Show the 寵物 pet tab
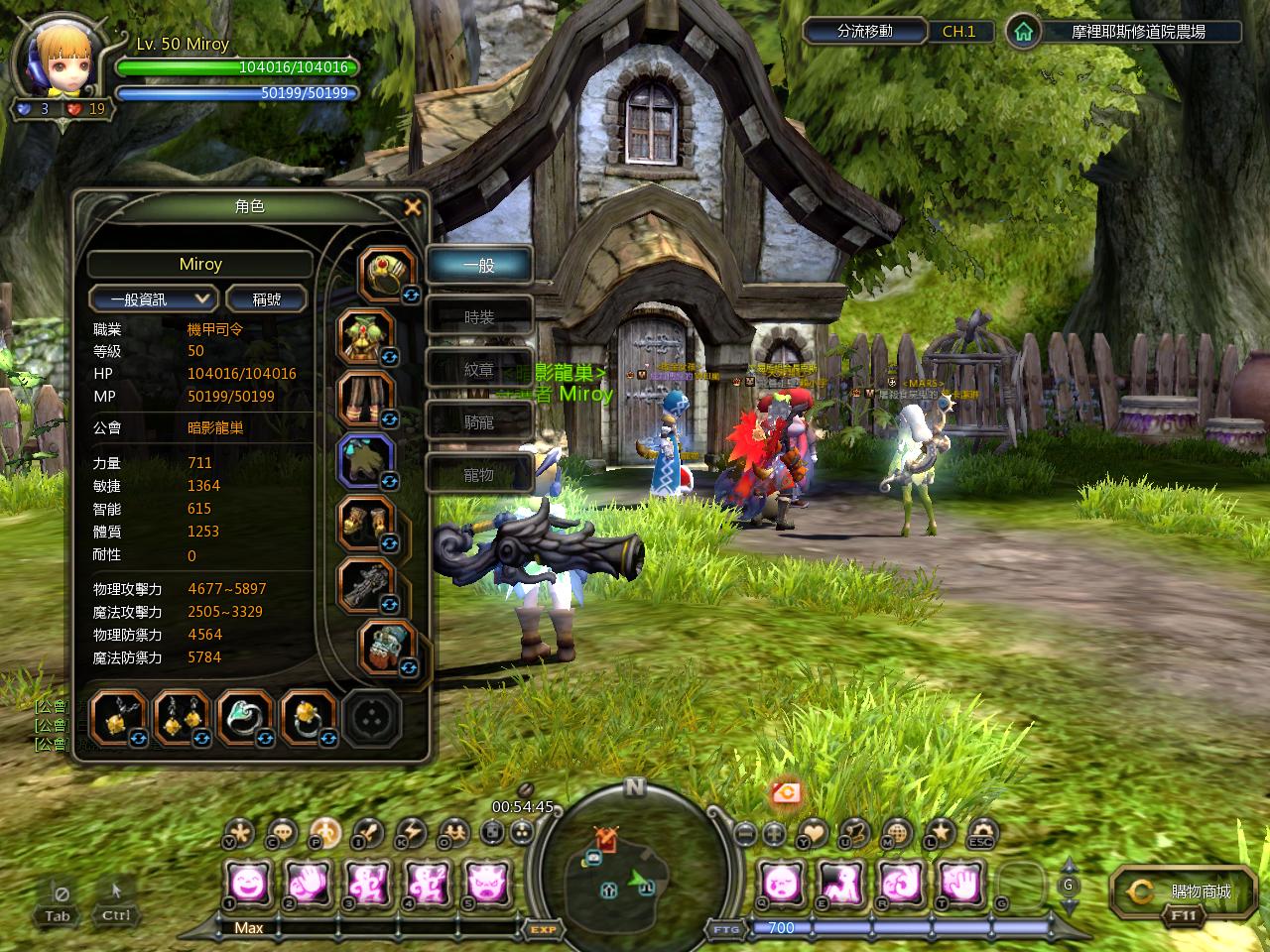The width and height of the screenshot is (1270, 952). pyautogui.click(x=479, y=475)
